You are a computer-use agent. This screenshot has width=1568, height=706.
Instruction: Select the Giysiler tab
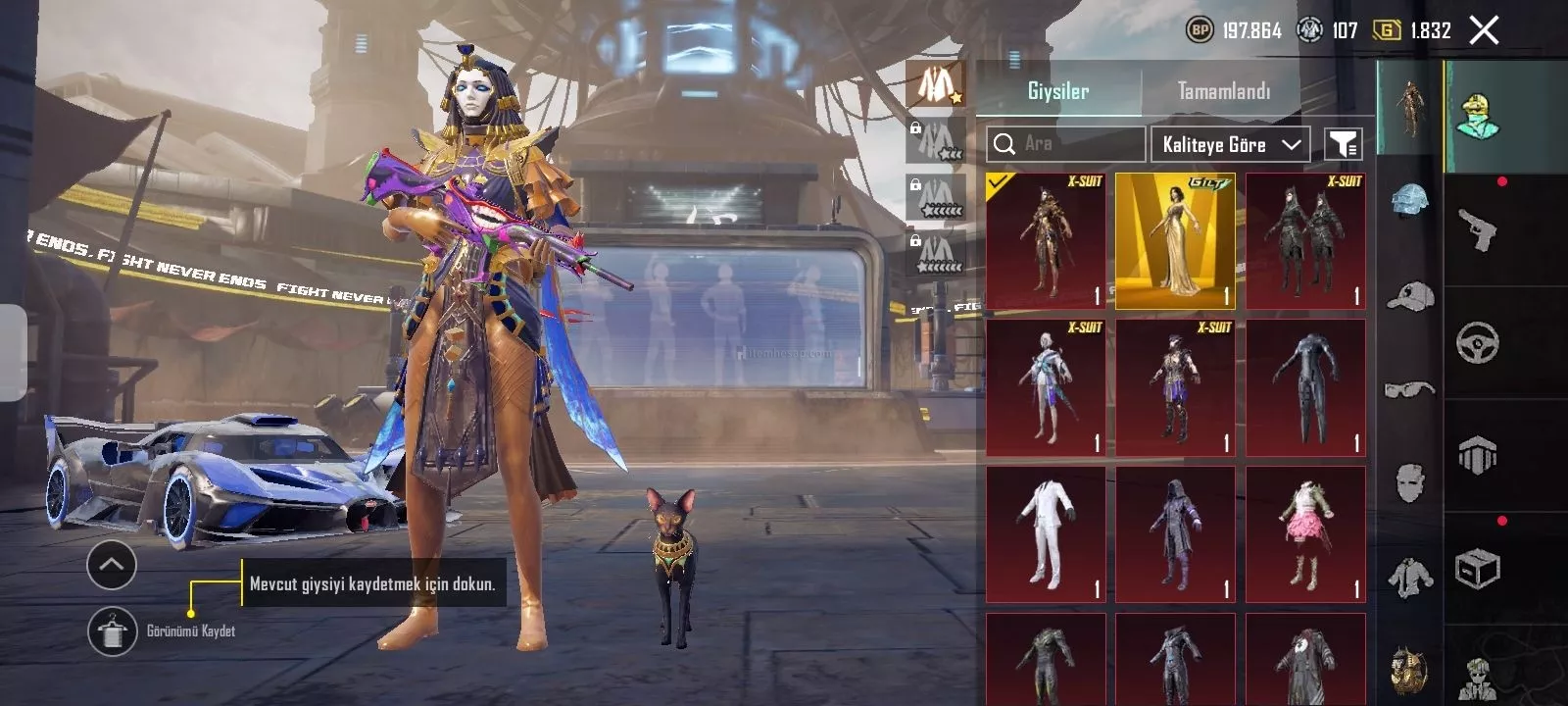[x=1057, y=91]
